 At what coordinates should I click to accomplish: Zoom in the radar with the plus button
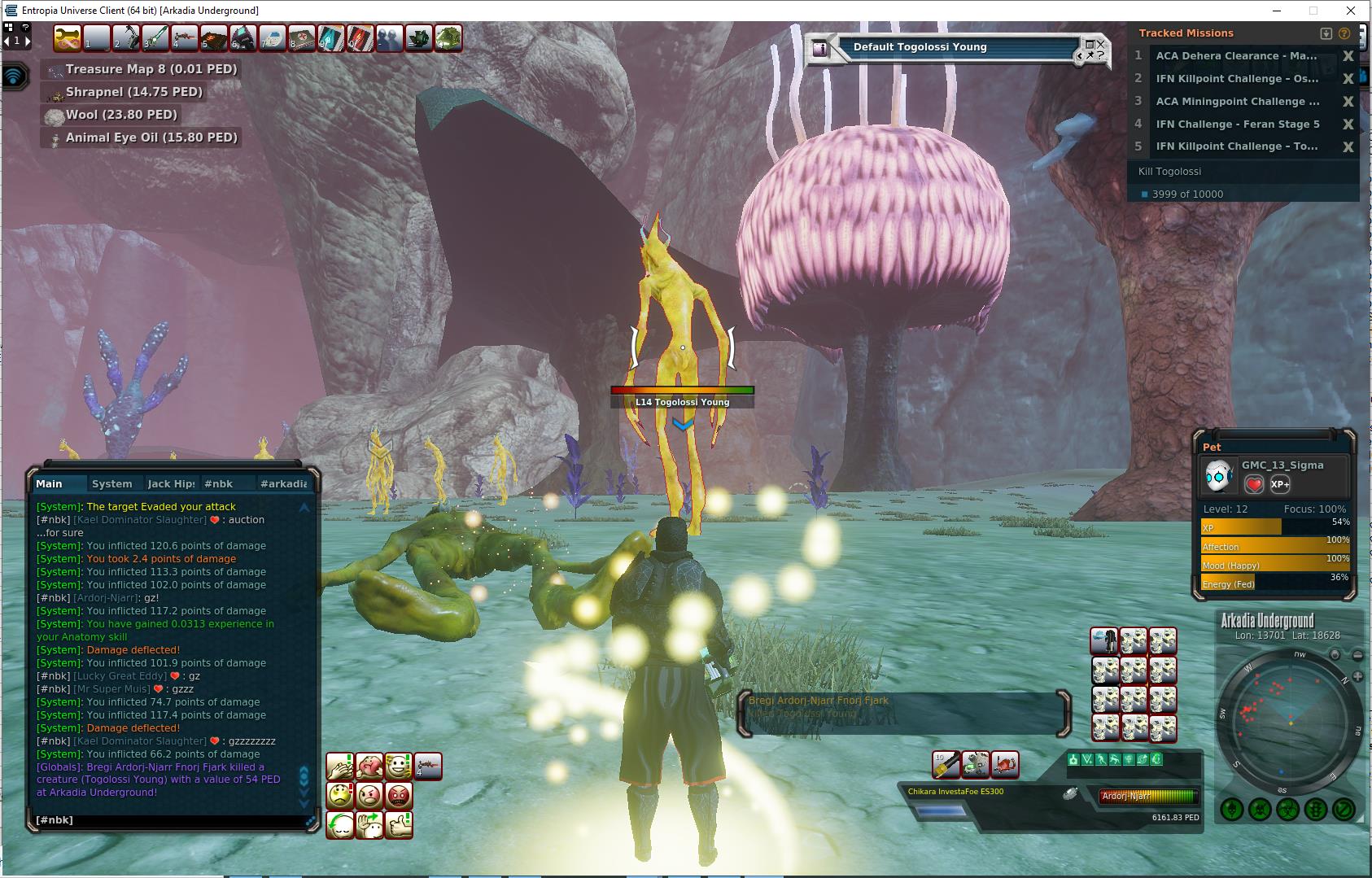point(1357,676)
